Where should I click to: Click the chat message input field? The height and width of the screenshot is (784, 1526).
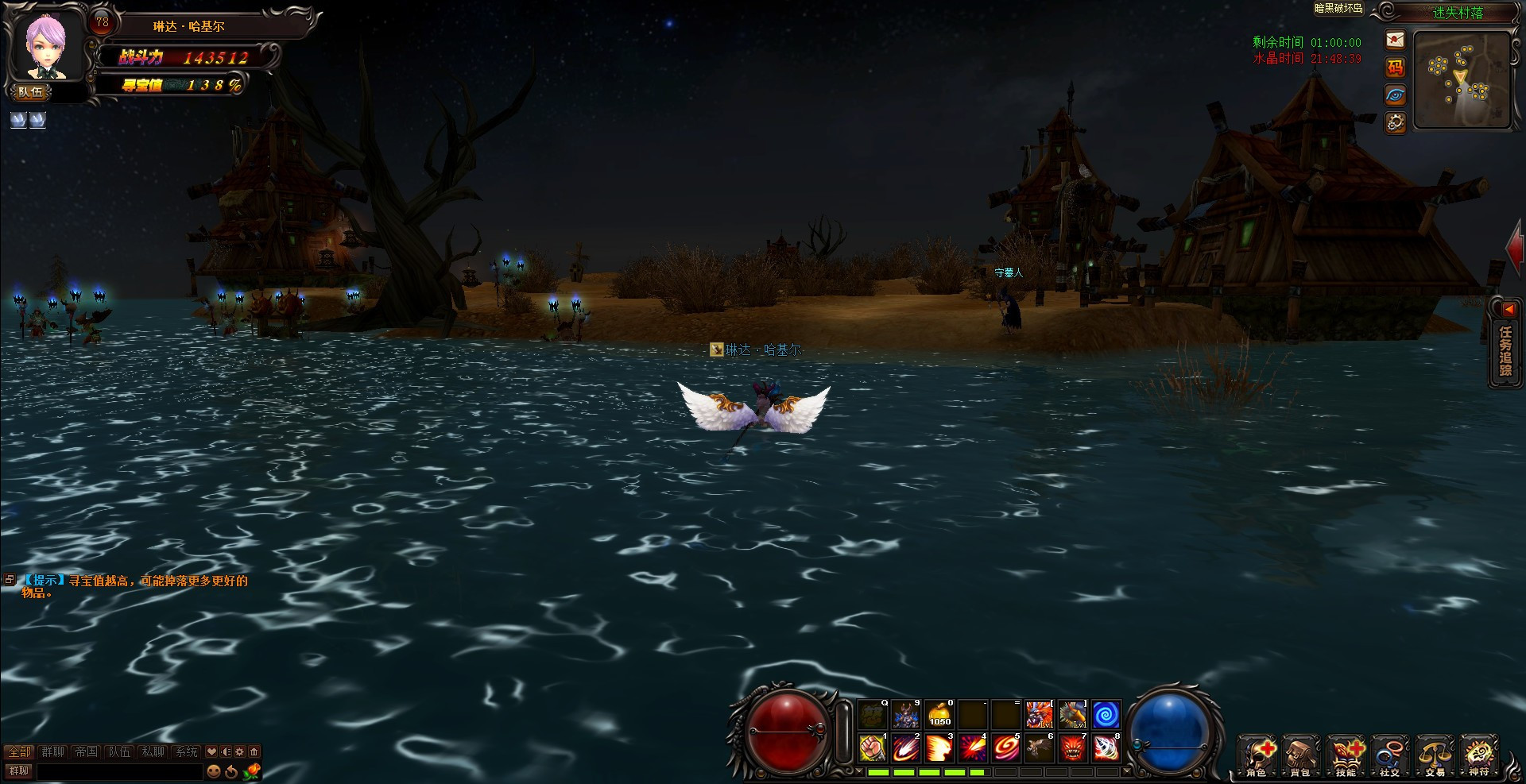click(x=119, y=771)
